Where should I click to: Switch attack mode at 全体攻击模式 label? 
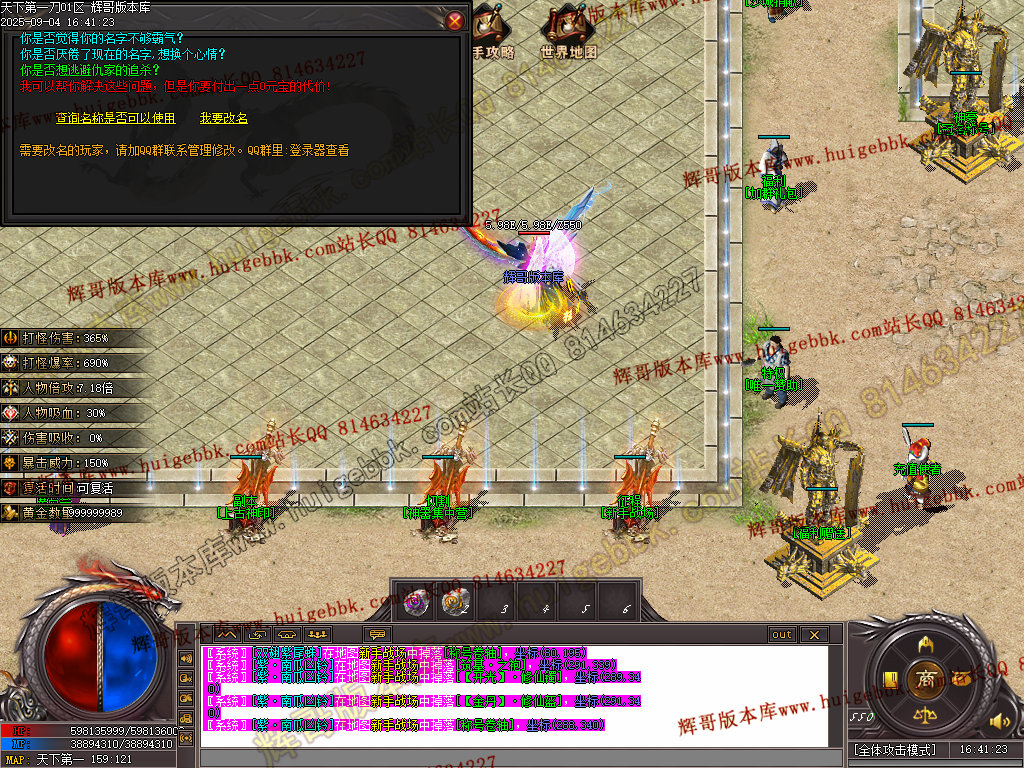pos(895,750)
